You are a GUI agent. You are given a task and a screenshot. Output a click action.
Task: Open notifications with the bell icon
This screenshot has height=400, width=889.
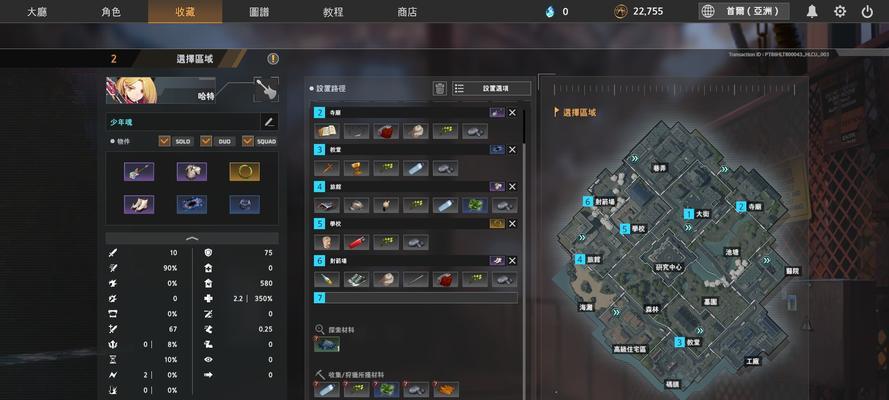coord(812,12)
